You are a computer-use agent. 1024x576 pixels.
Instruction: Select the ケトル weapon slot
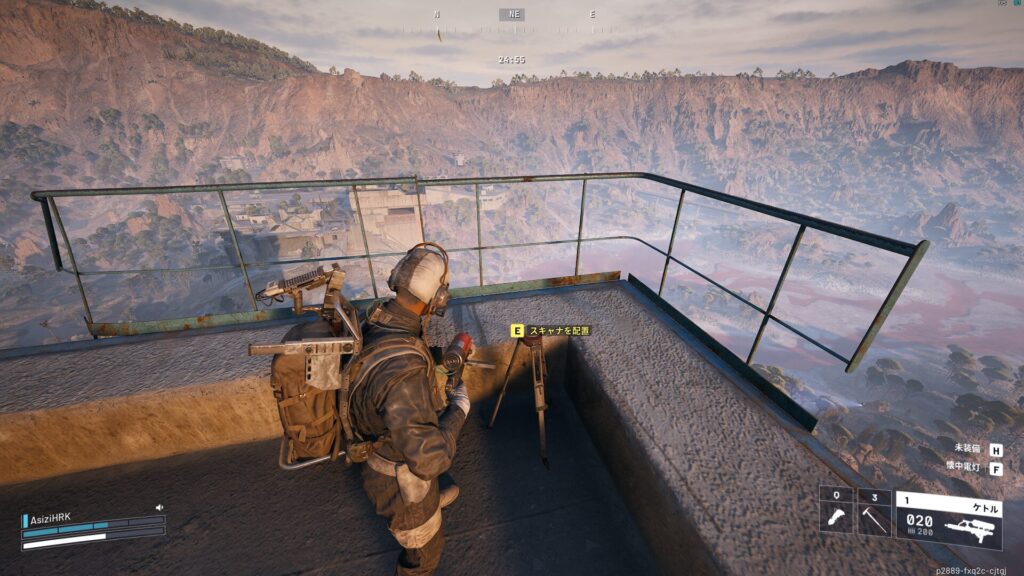948,519
